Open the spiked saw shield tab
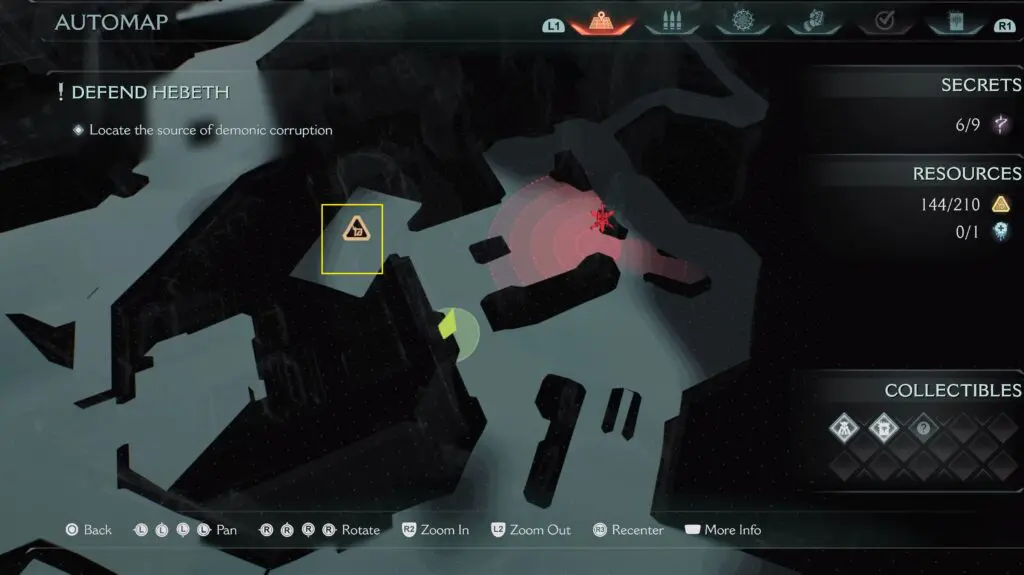Viewport: 1024px width, 575px height. 742,22
